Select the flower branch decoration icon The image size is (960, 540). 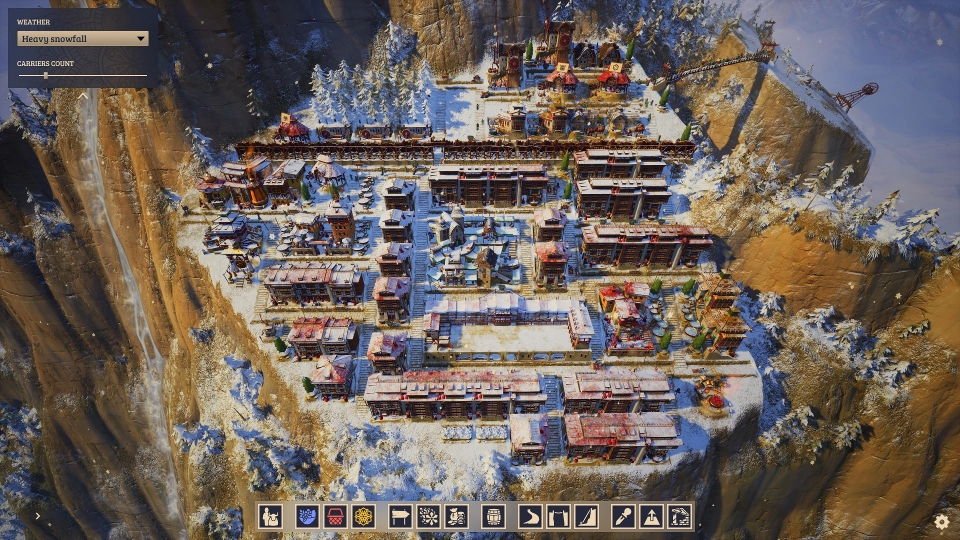428,516
